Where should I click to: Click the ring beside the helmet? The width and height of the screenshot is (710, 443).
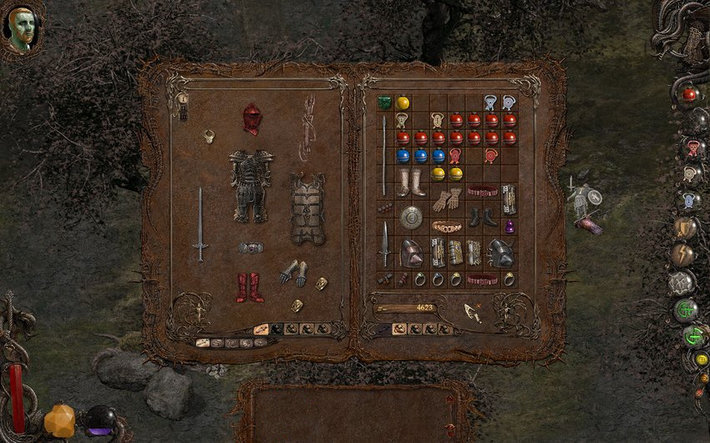click(x=211, y=135)
